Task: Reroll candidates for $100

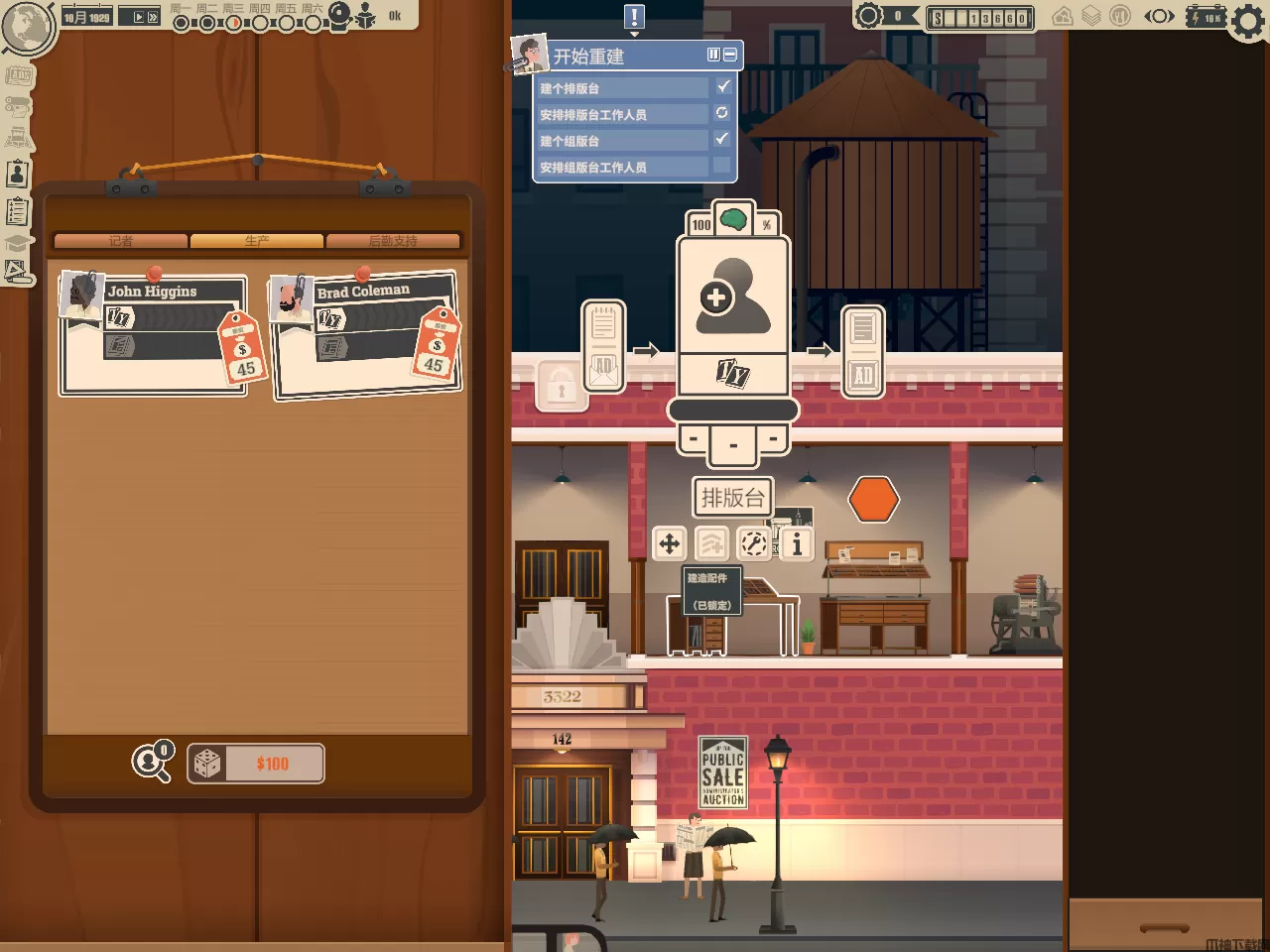Action: (x=256, y=764)
